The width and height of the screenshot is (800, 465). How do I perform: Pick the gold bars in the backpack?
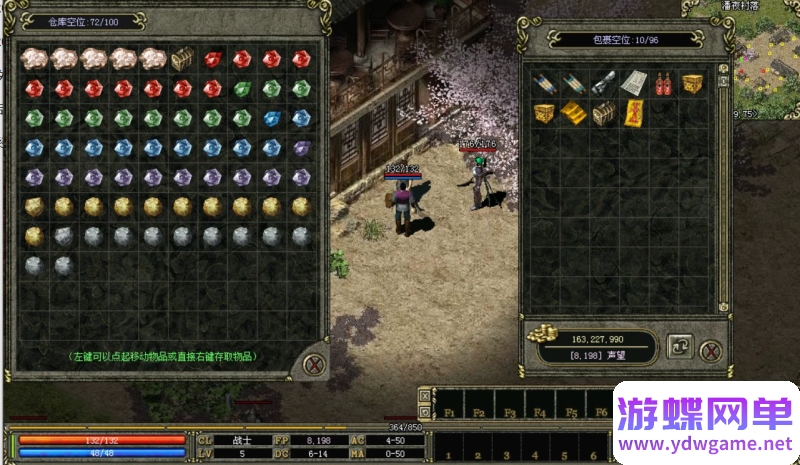[572, 111]
